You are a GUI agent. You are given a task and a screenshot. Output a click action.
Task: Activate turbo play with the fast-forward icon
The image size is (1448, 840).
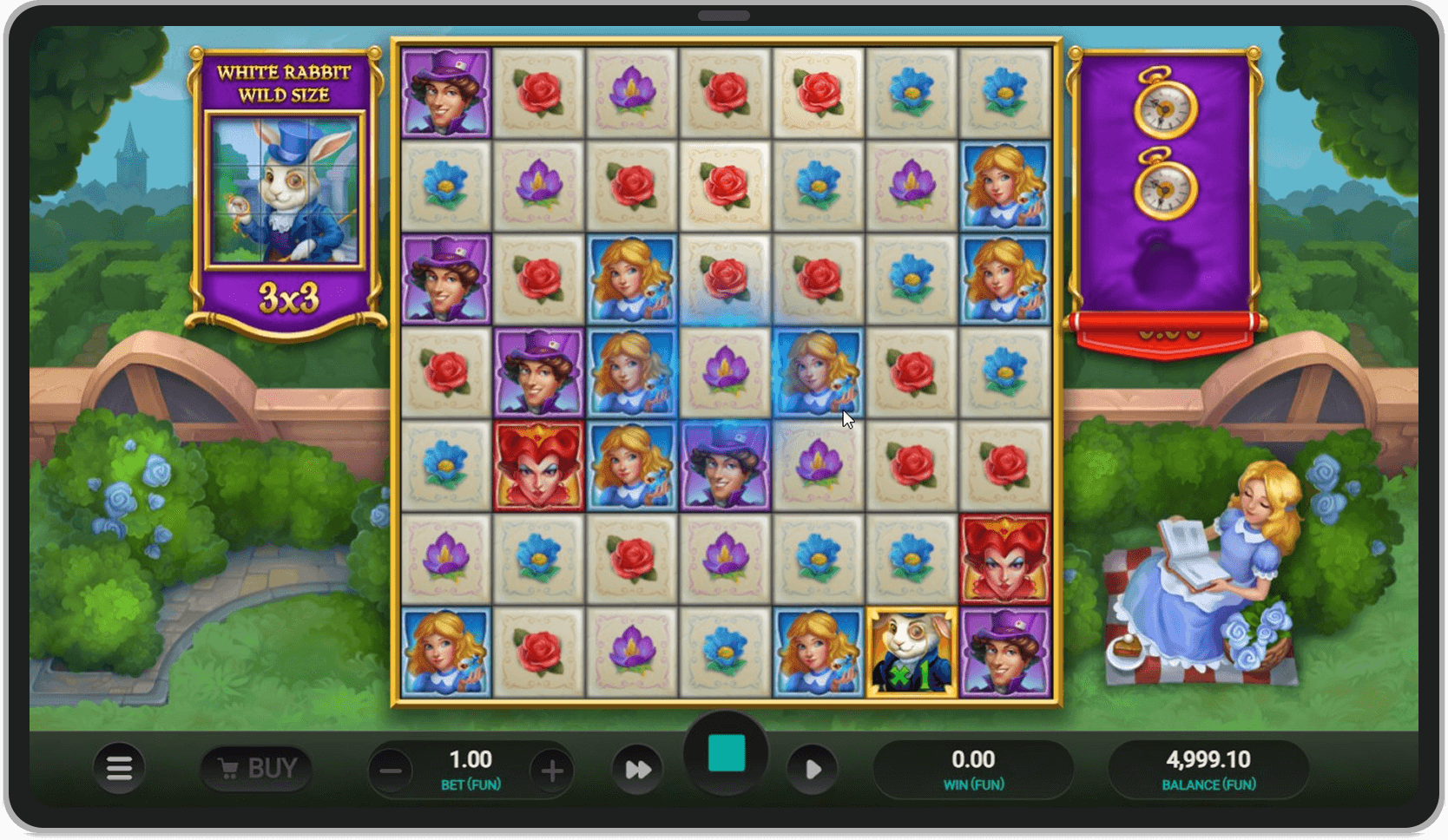tap(637, 769)
